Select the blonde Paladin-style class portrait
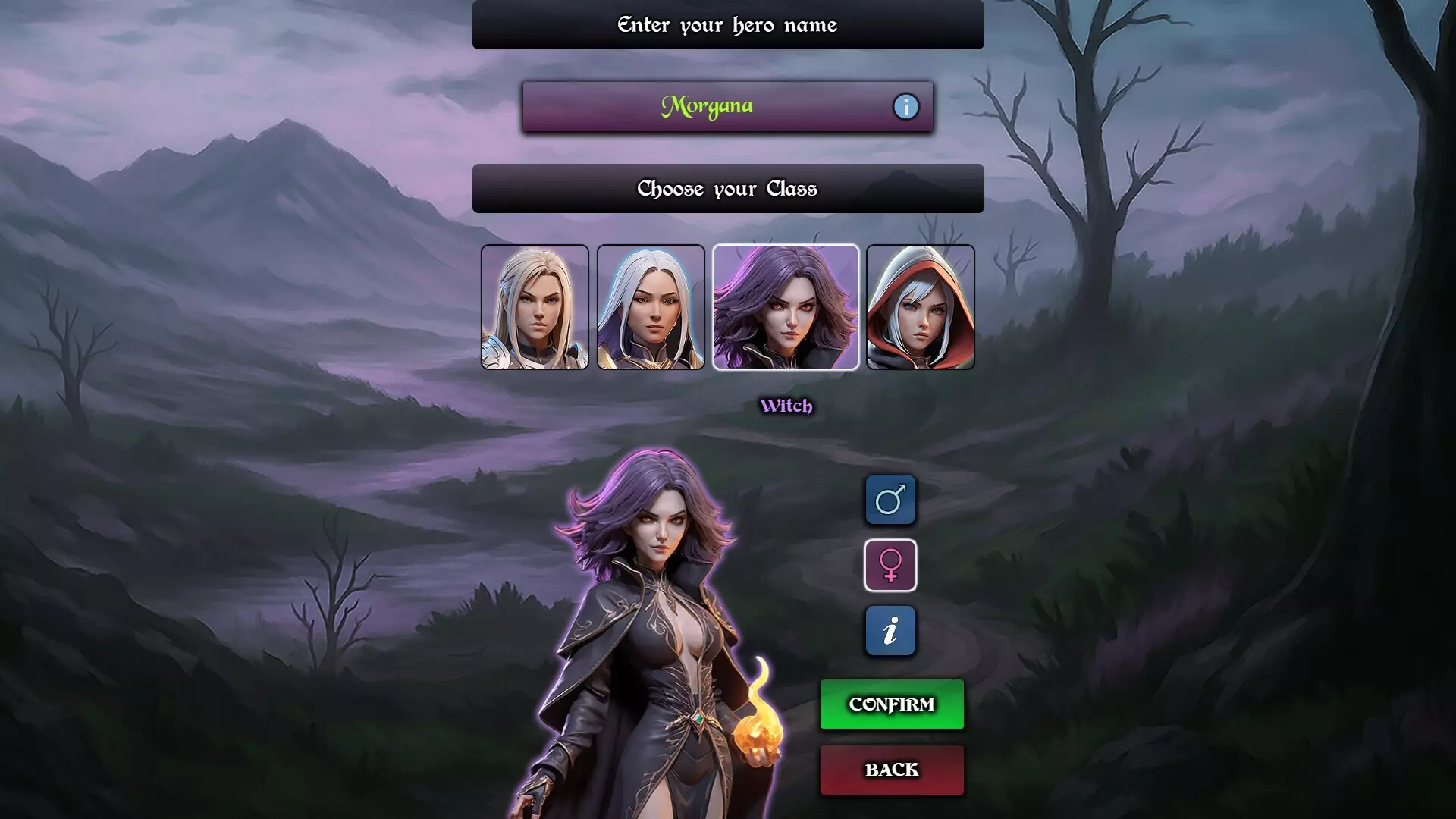The height and width of the screenshot is (819, 1456). tap(535, 306)
